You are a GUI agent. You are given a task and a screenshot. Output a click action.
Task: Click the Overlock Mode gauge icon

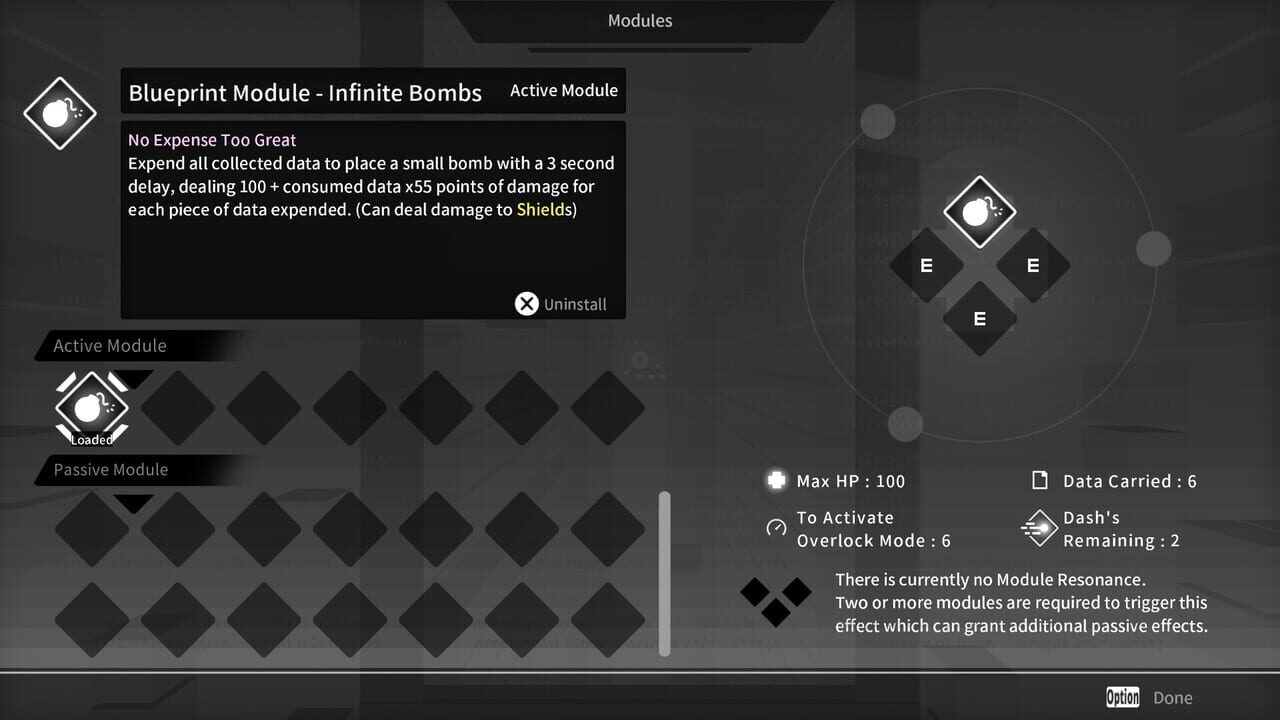[776, 529]
